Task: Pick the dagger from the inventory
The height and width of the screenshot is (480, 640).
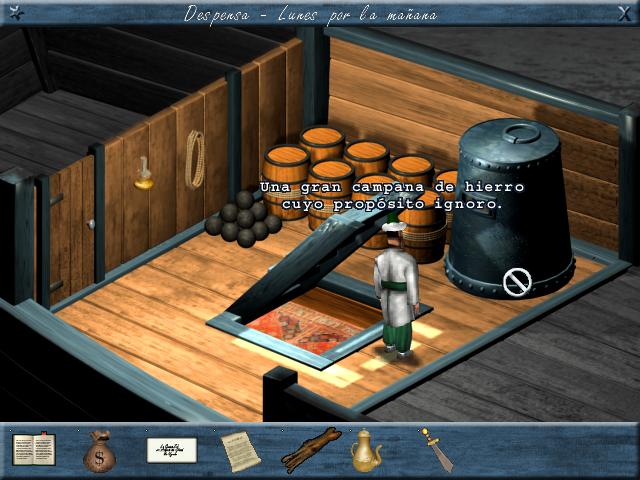Action: coord(433,449)
